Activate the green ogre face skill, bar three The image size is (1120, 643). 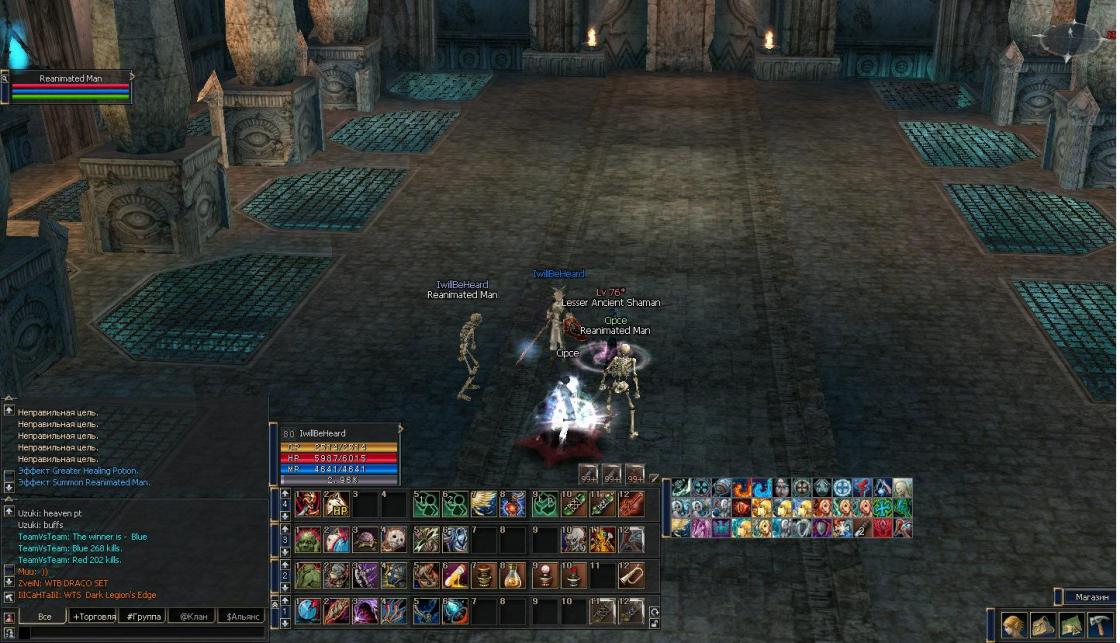pyautogui.click(x=307, y=540)
